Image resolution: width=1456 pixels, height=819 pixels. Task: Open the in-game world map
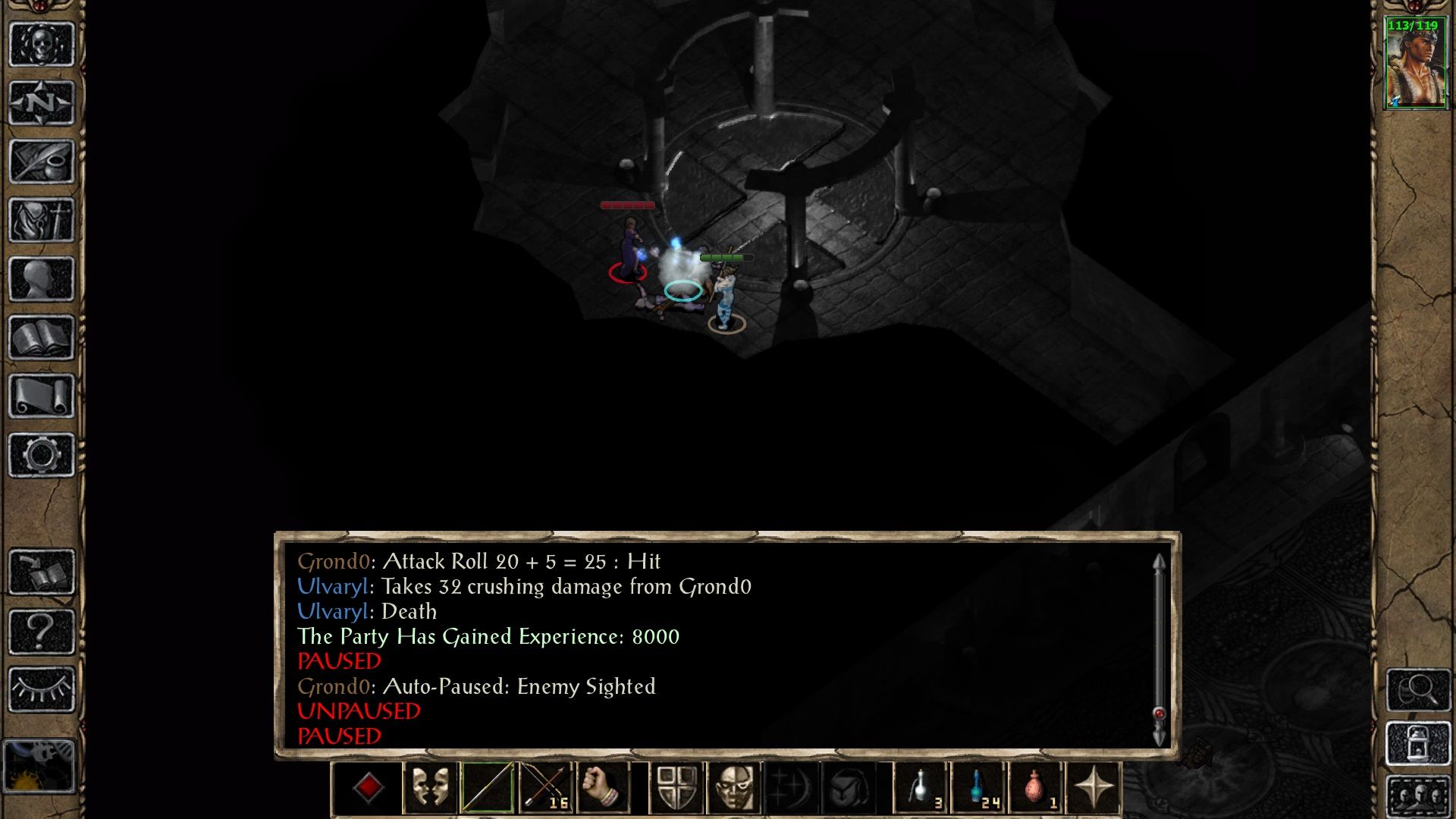(x=42, y=102)
